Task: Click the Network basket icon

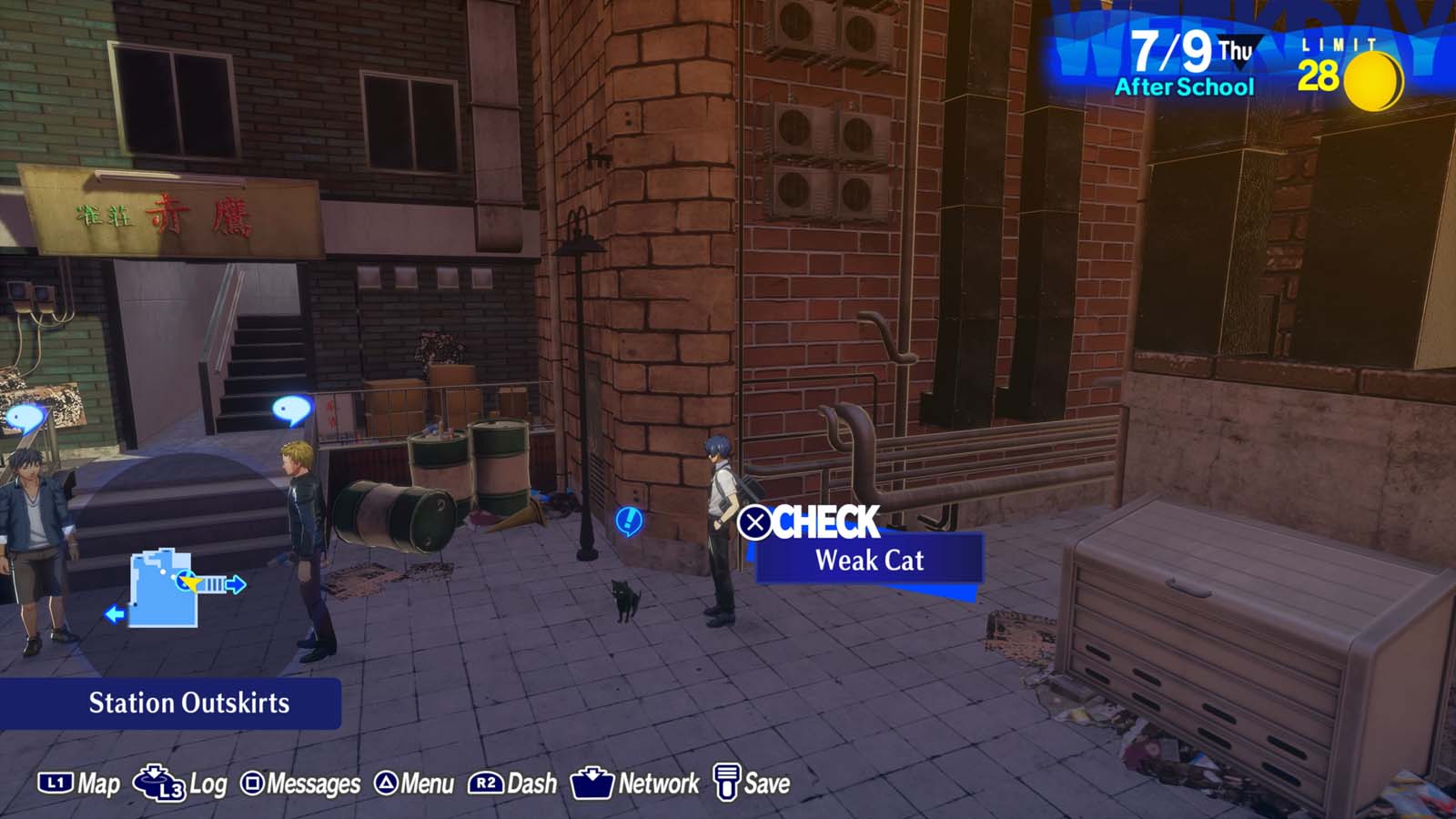Action: 591,781
